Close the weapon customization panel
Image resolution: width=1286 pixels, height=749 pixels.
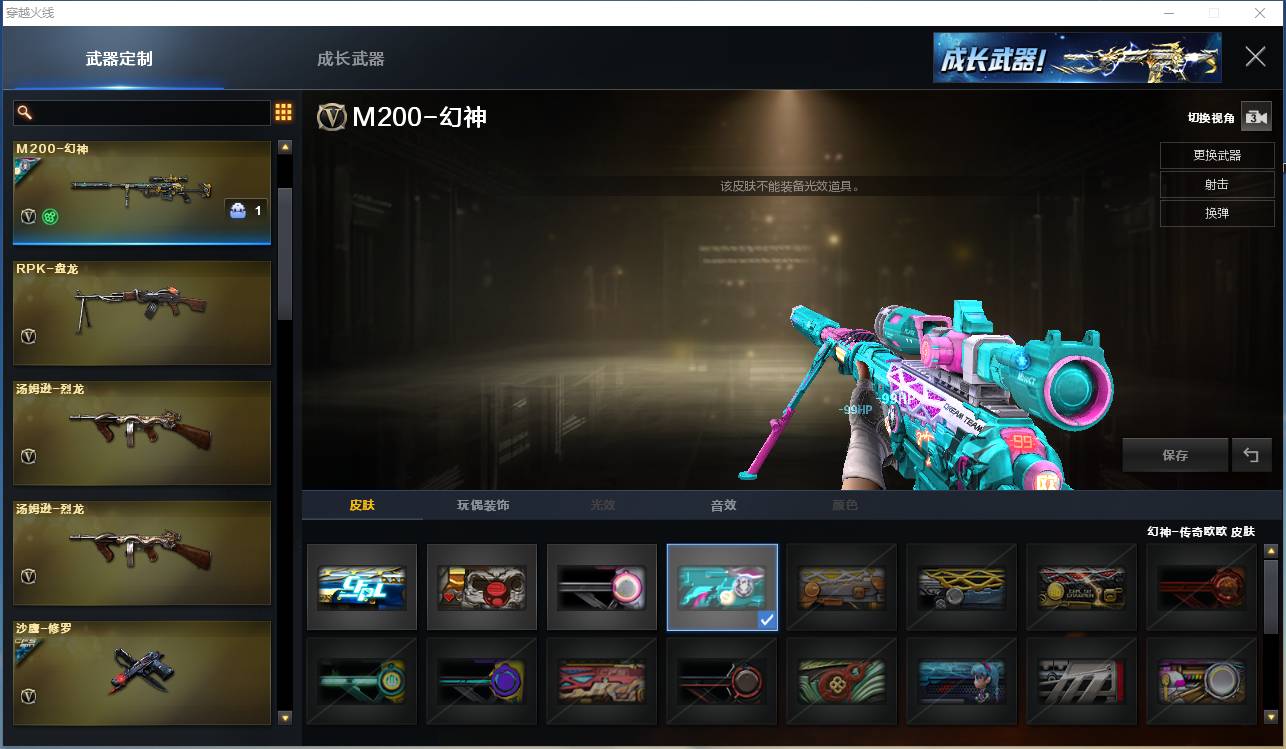1255,57
